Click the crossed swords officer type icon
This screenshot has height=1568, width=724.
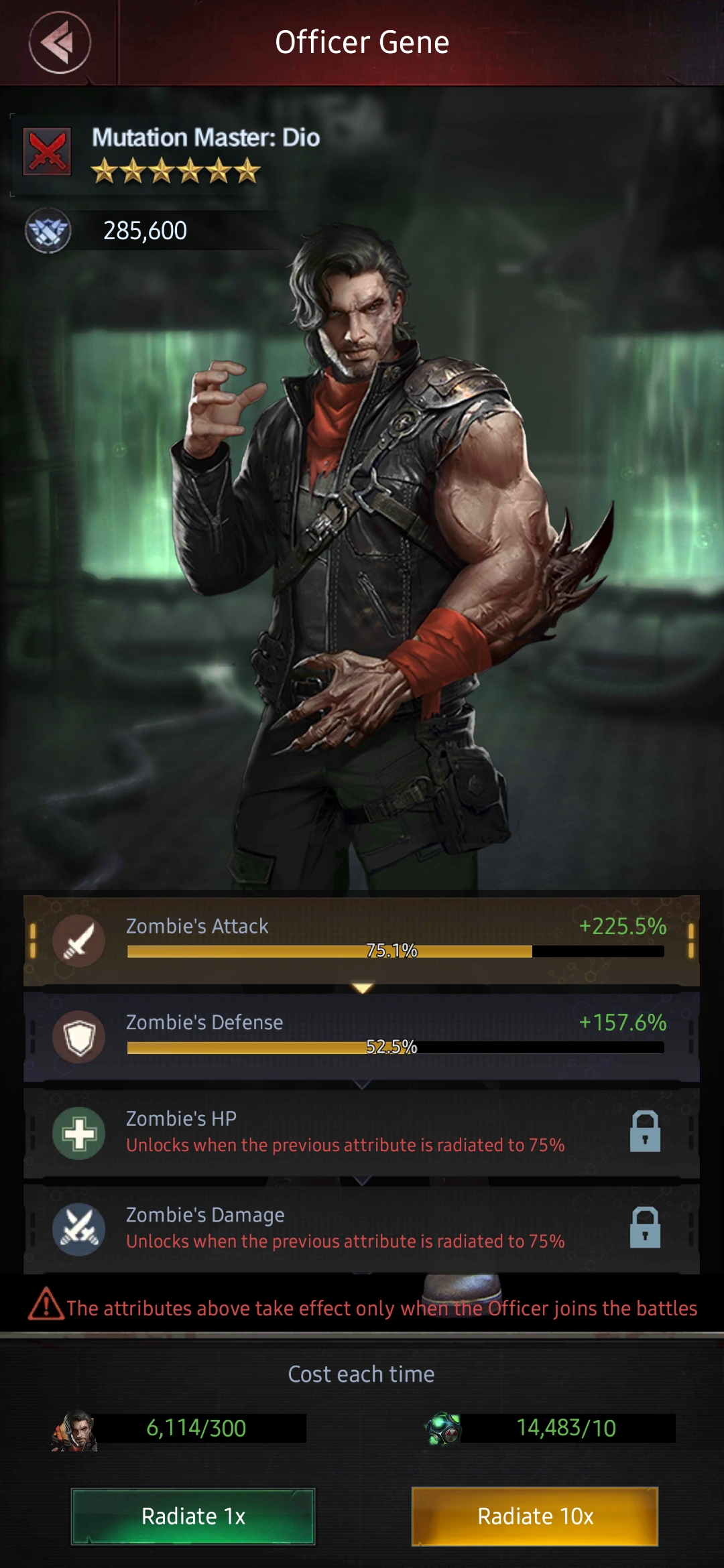point(47,151)
